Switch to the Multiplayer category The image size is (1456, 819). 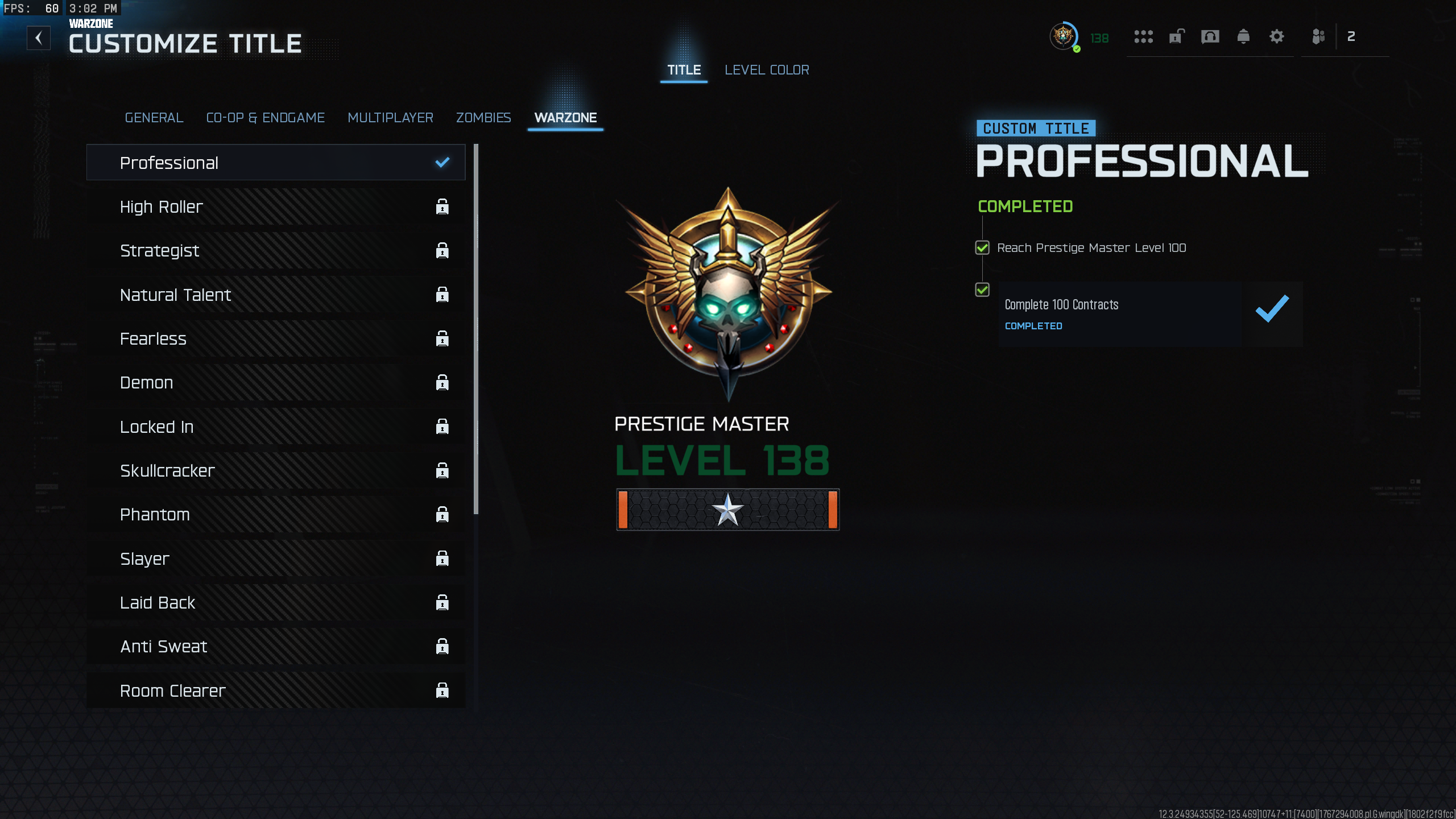click(390, 118)
